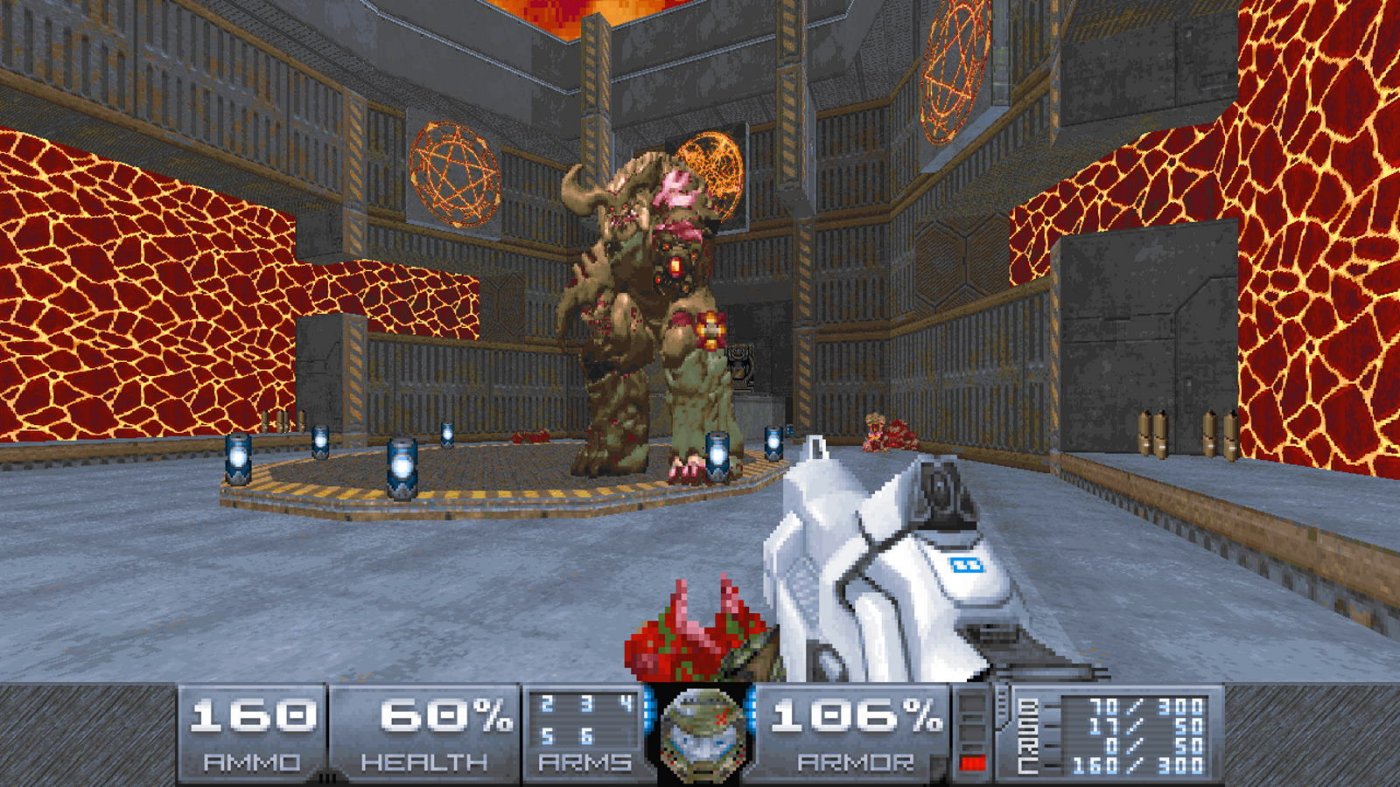The width and height of the screenshot is (1400, 787).
Task: Select weapon slot 6 in the ARMS panel
Action: coord(587,736)
